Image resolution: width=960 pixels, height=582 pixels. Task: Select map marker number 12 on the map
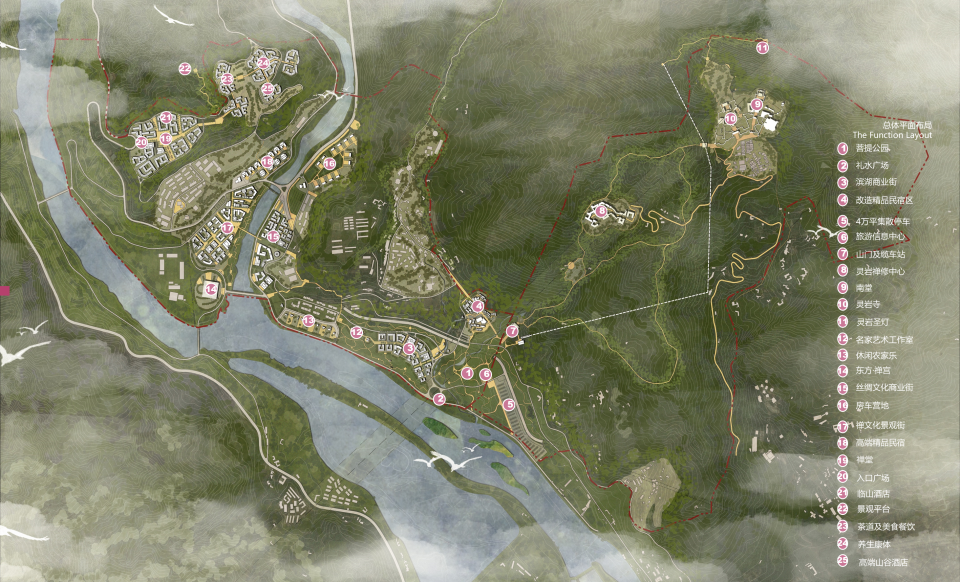point(357,332)
